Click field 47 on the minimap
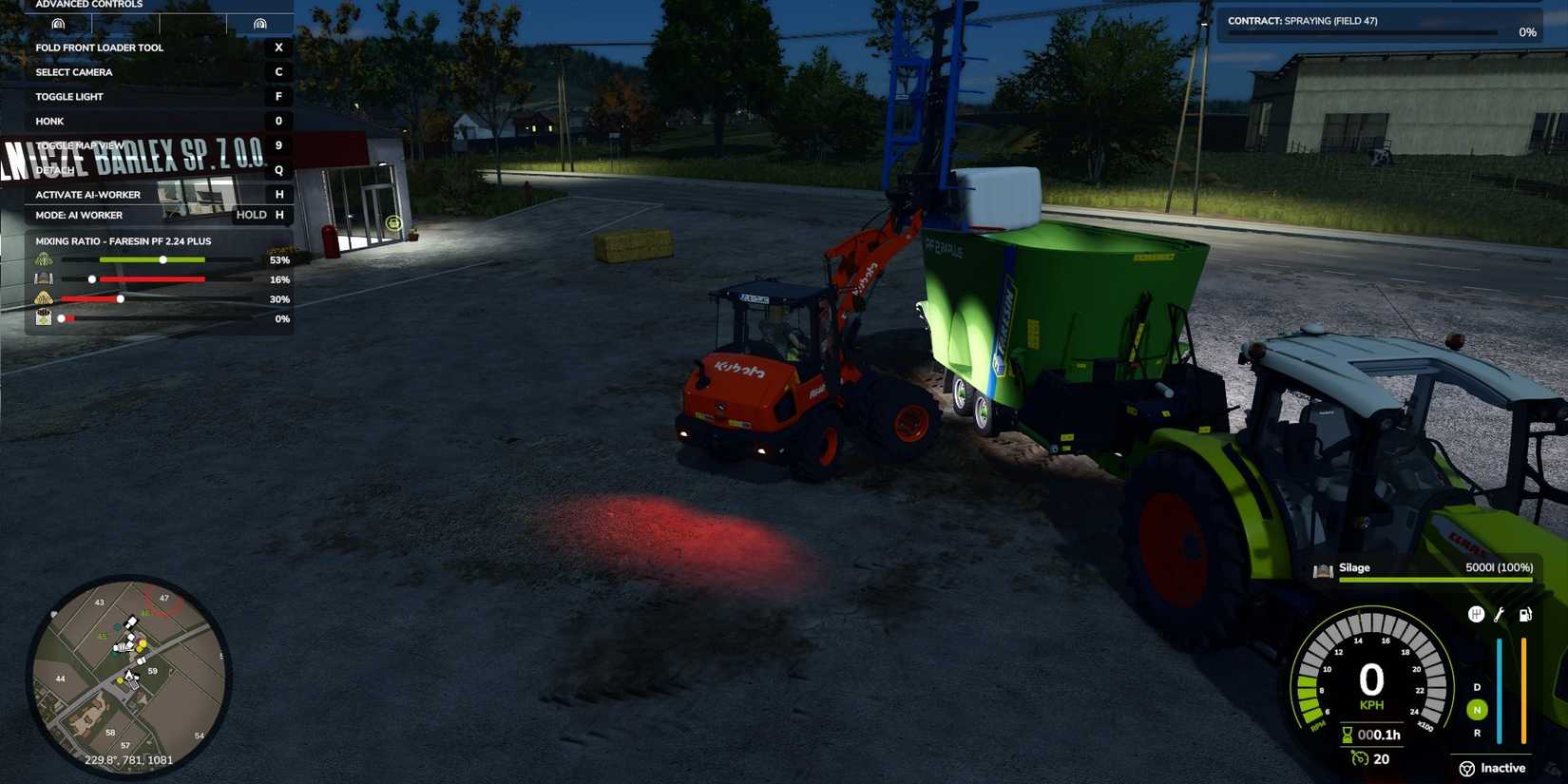 tap(163, 598)
